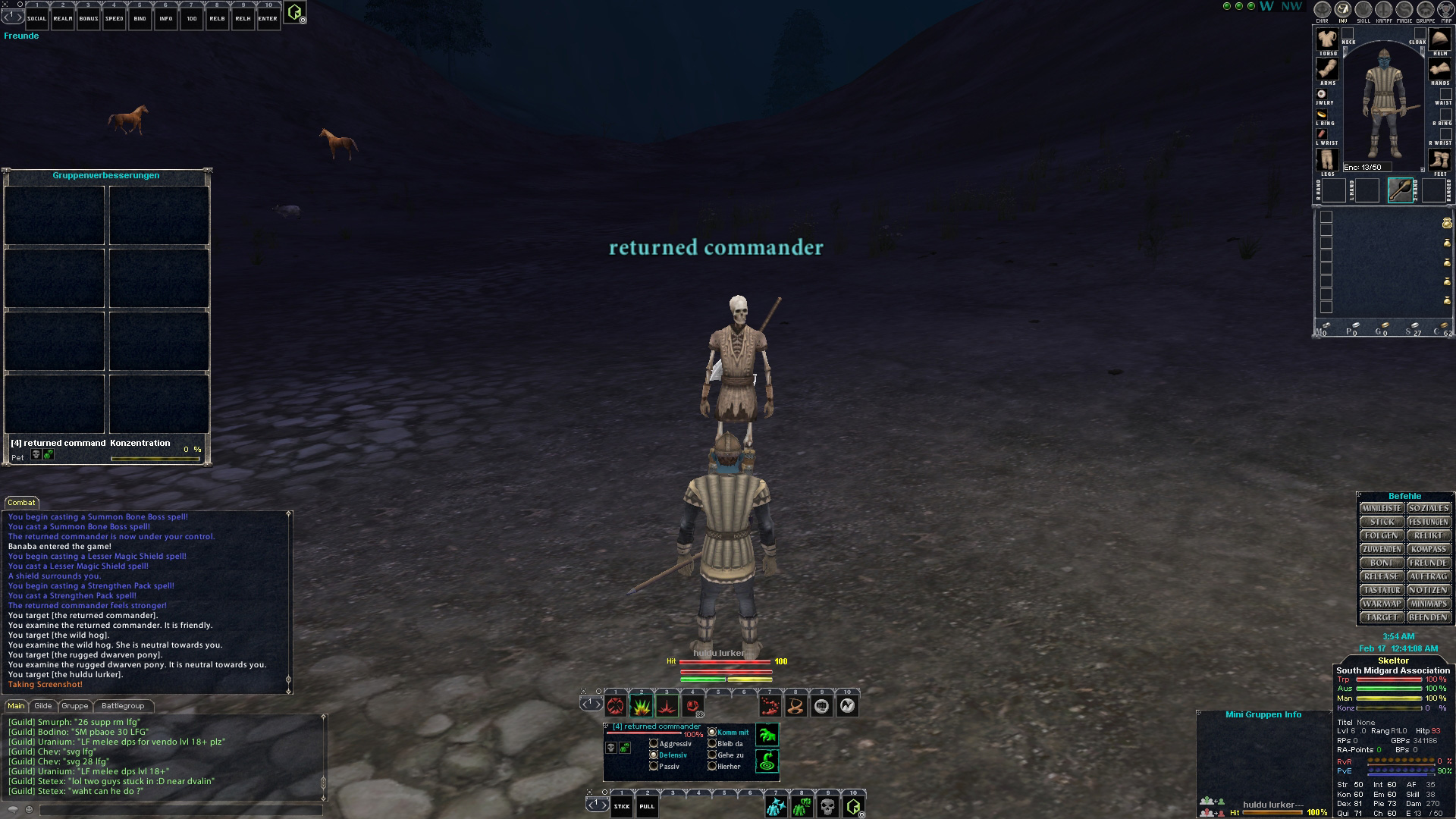
Task: Open the WARMAP from the Befehle panel
Action: (x=1381, y=604)
